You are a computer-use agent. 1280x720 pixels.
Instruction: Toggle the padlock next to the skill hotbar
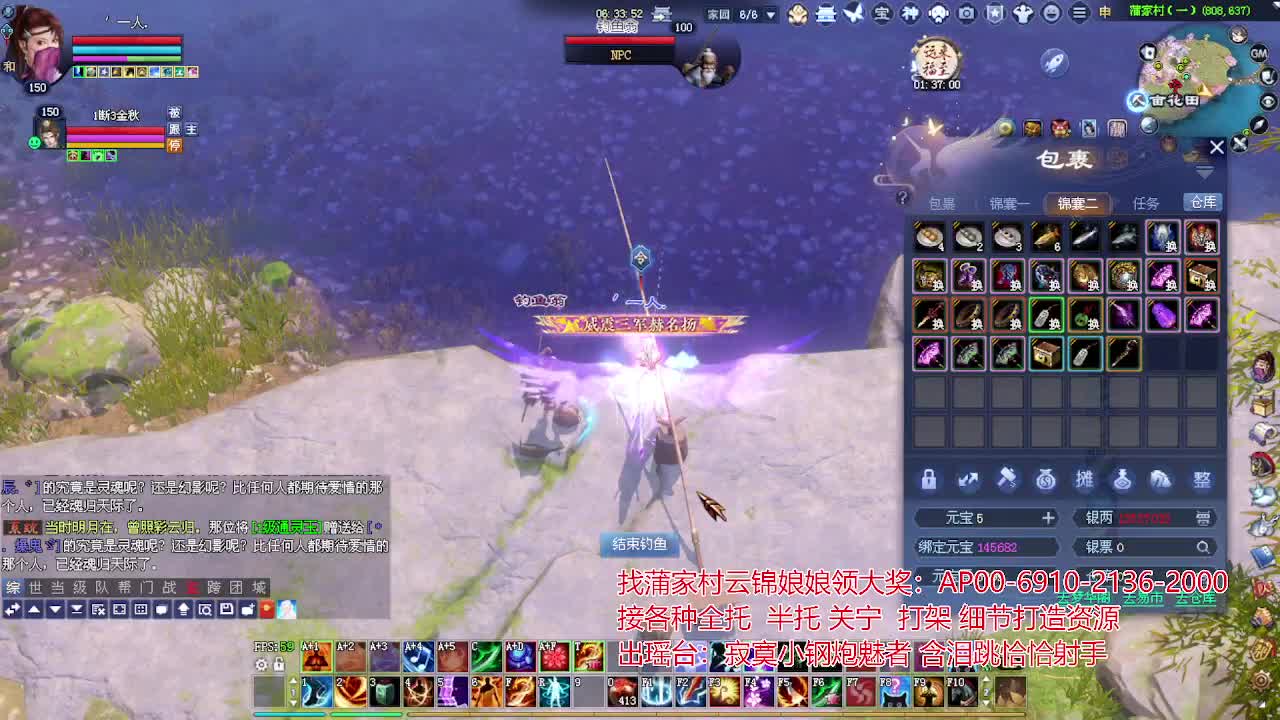(x=277, y=664)
